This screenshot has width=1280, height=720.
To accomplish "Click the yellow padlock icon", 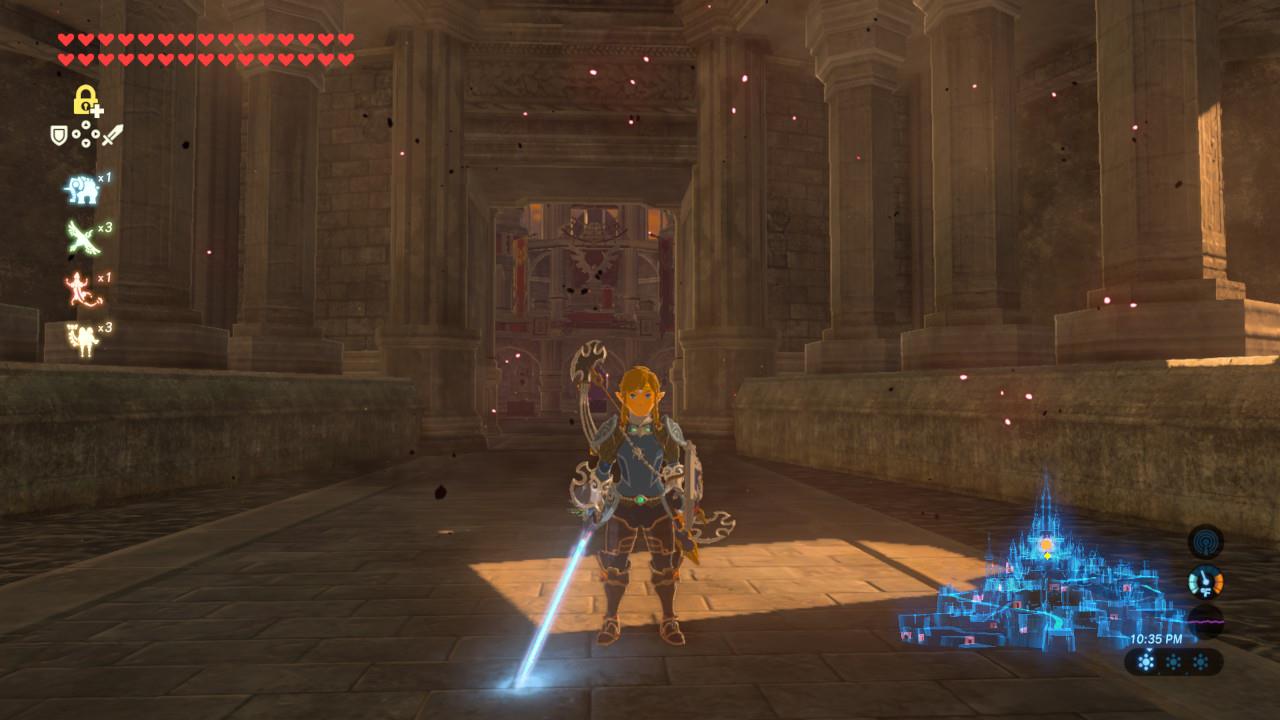I will point(86,100).
